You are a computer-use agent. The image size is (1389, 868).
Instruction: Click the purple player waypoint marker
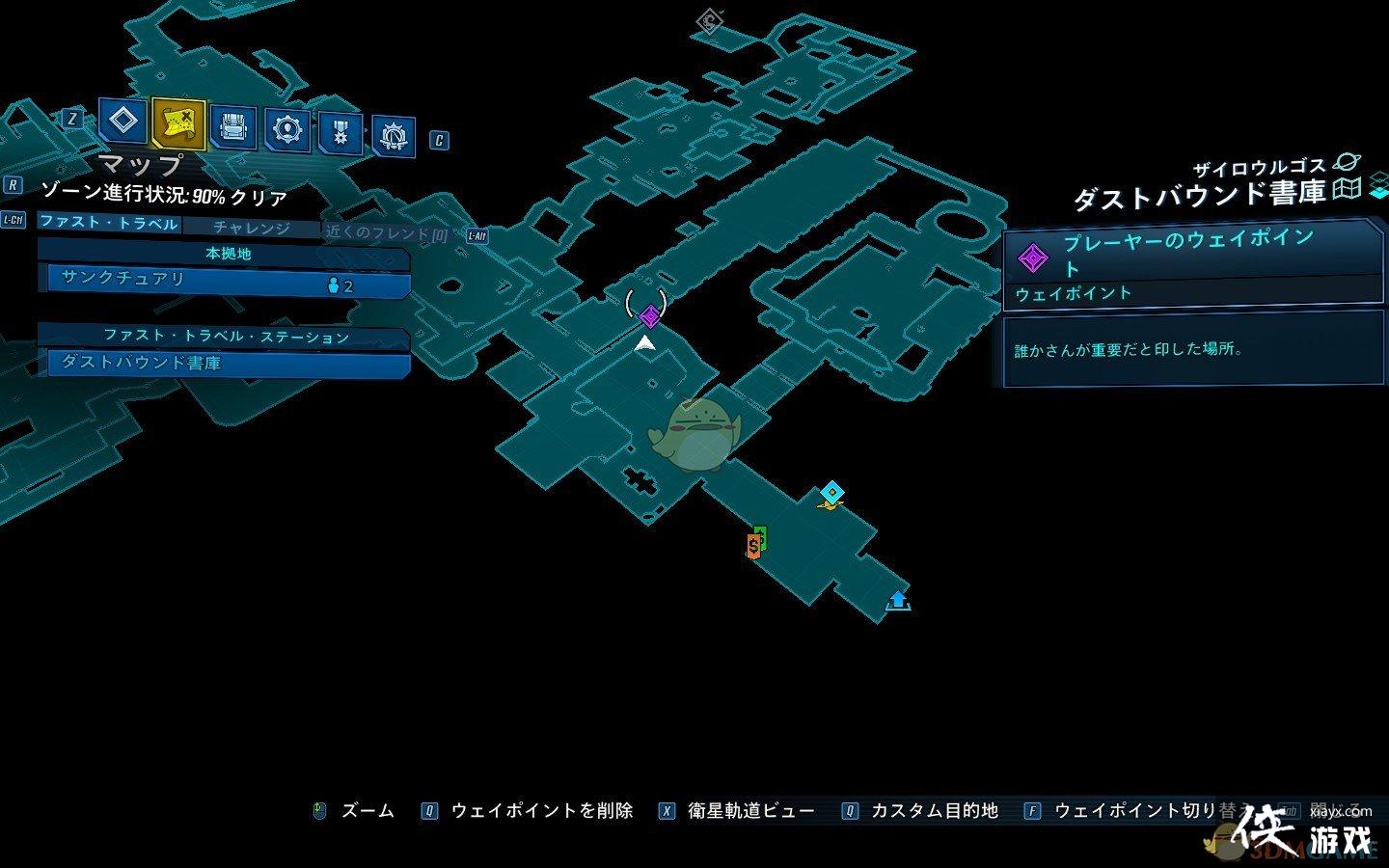(650, 315)
